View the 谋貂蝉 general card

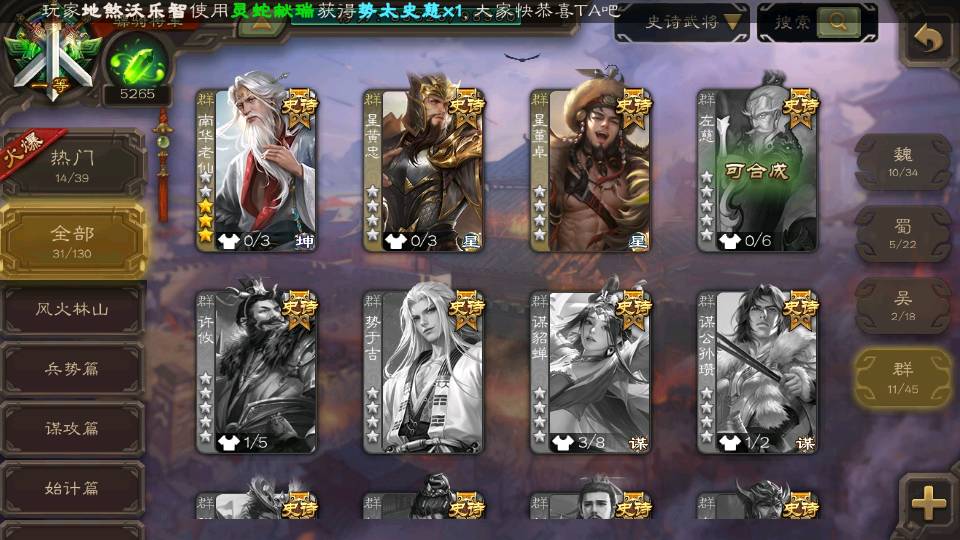[590, 370]
